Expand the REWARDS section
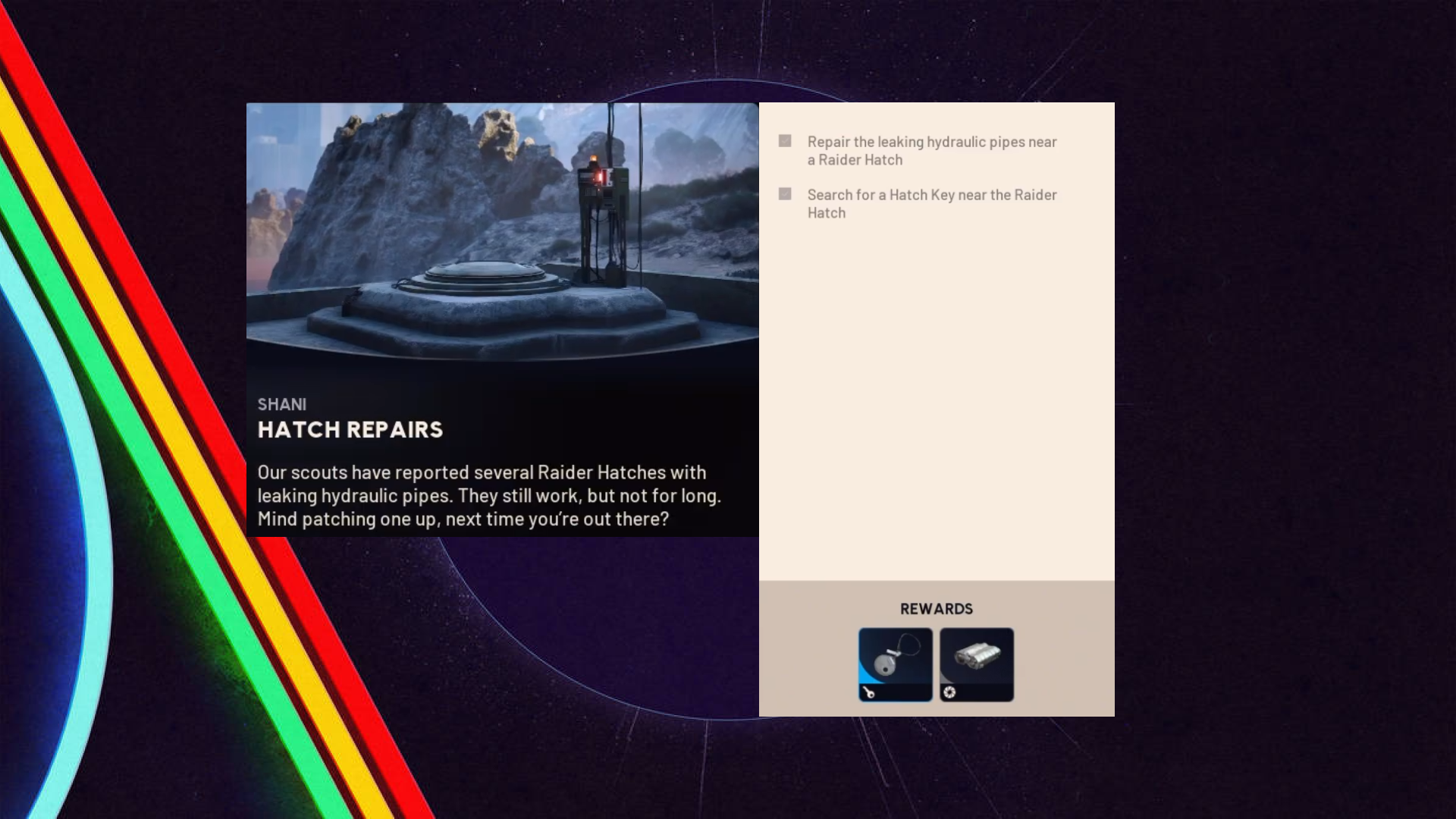Image resolution: width=1456 pixels, height=819 pixels. (936, 608)
